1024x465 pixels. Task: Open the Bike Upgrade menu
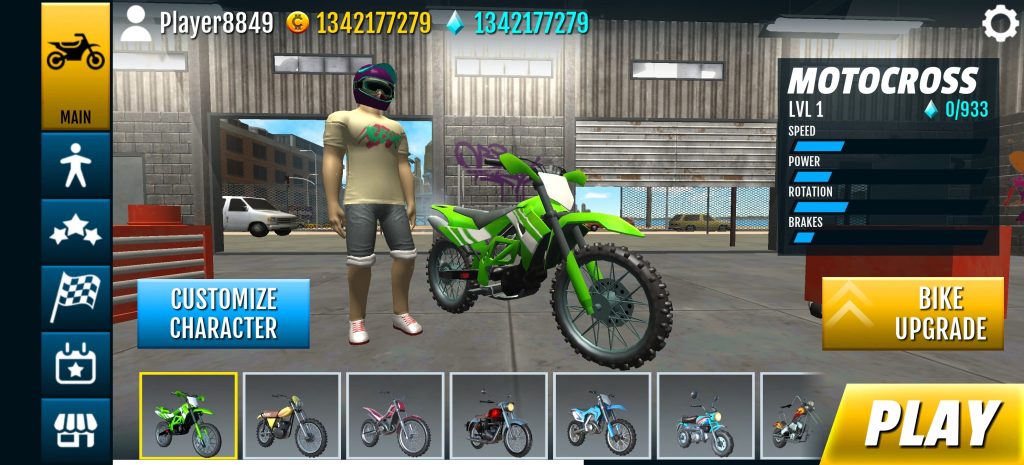[x=913, y=313]
